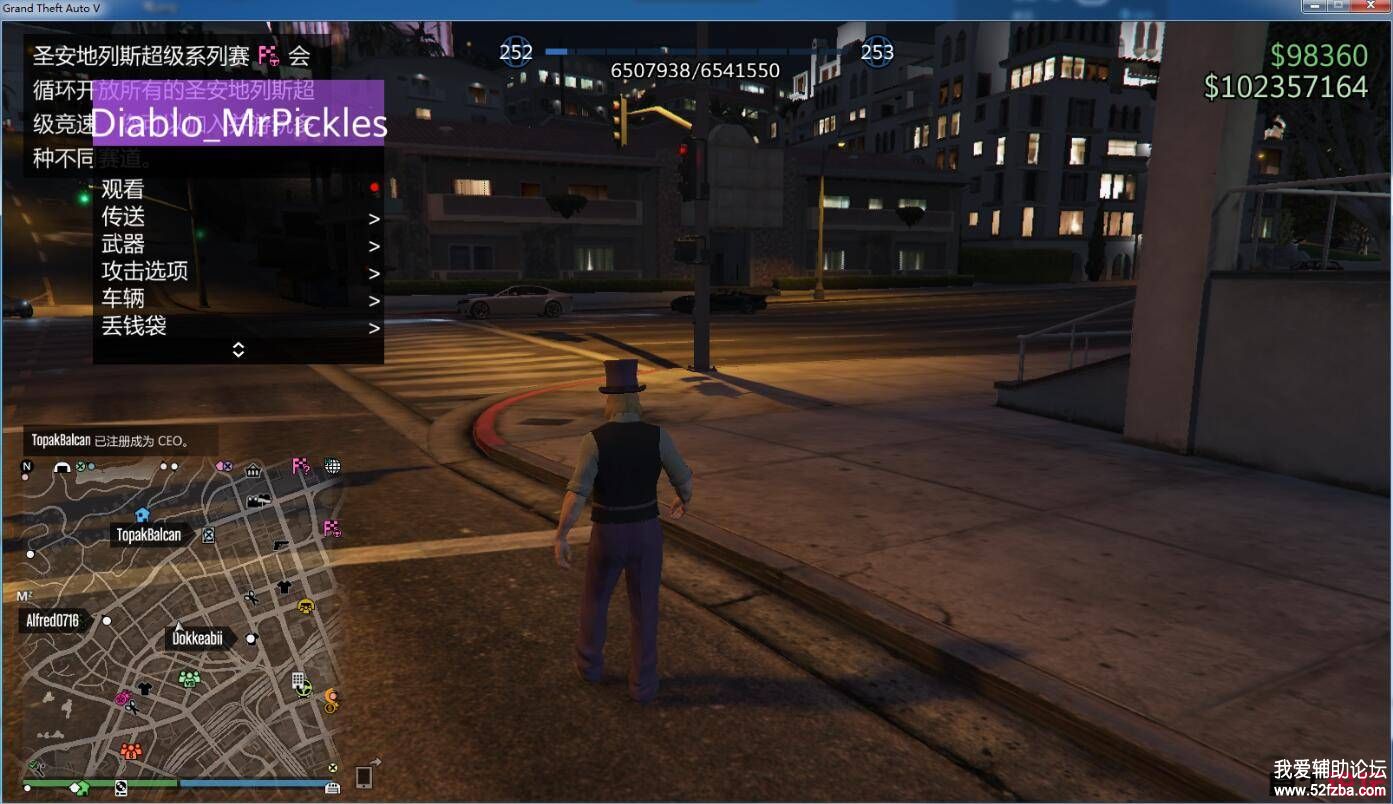Click the green VS versus marker
This screenshot has height=804, width=1393.
(x=189, y=679)
